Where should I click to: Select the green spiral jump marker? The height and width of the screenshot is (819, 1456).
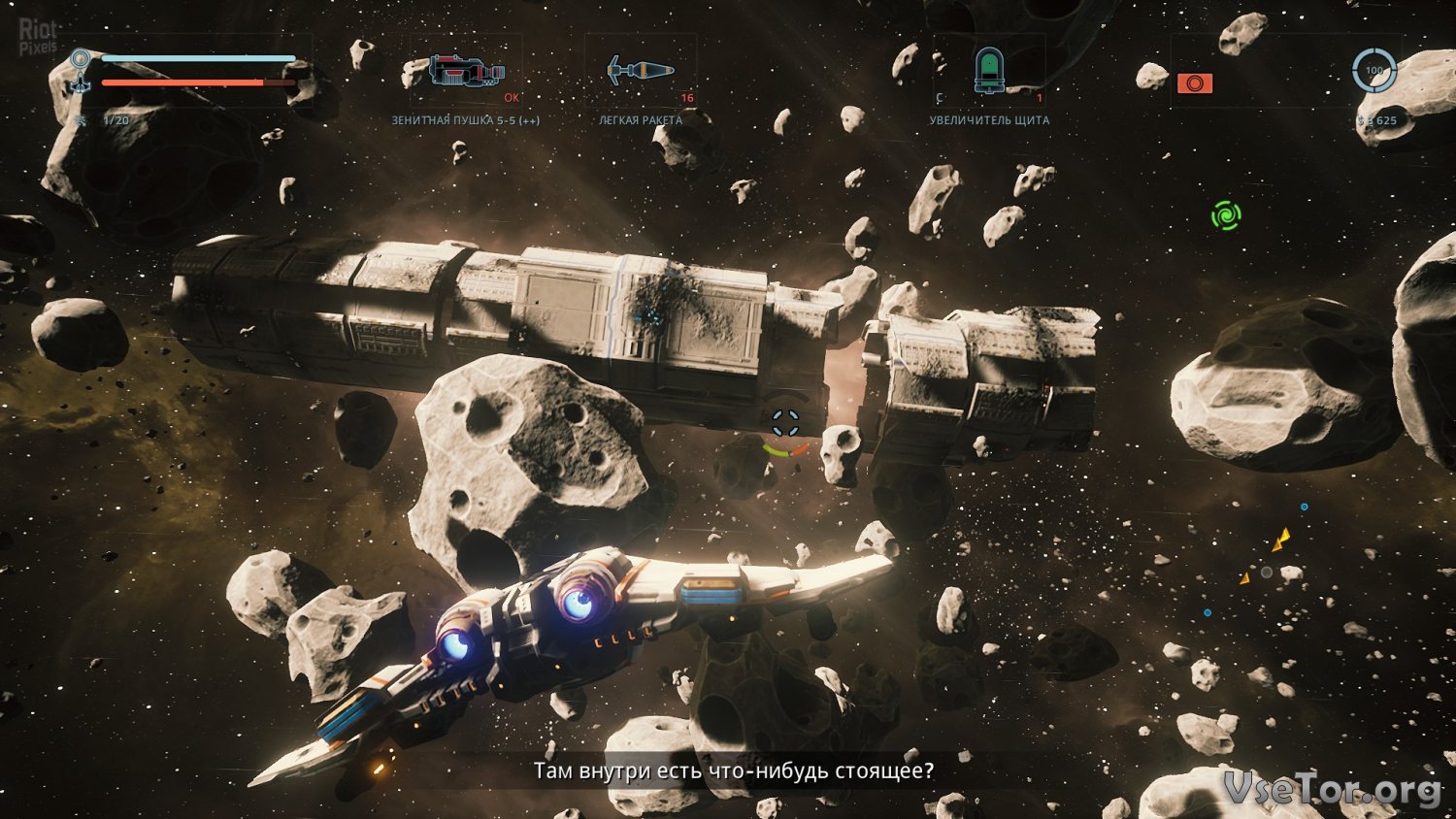(x=1226, y=214)
